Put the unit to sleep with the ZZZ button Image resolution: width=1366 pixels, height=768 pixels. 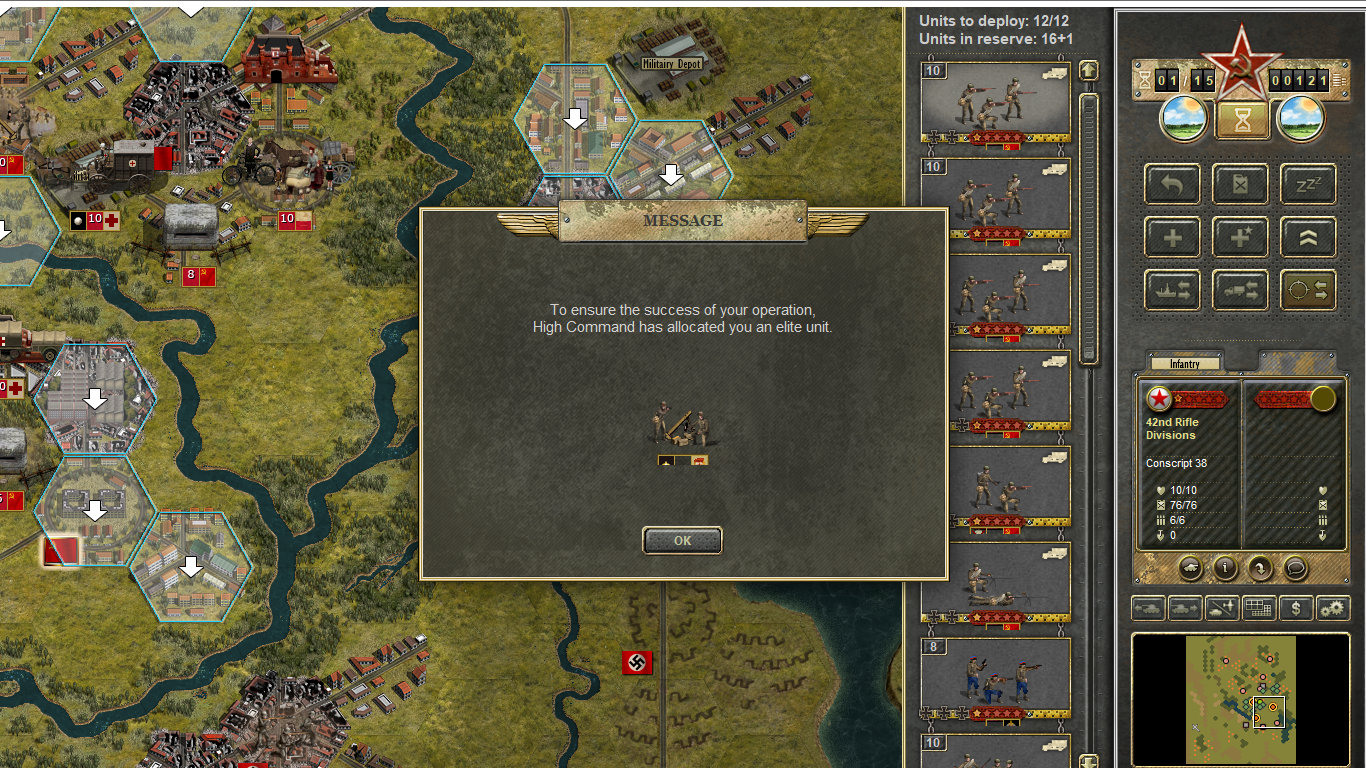[1308, 185]
